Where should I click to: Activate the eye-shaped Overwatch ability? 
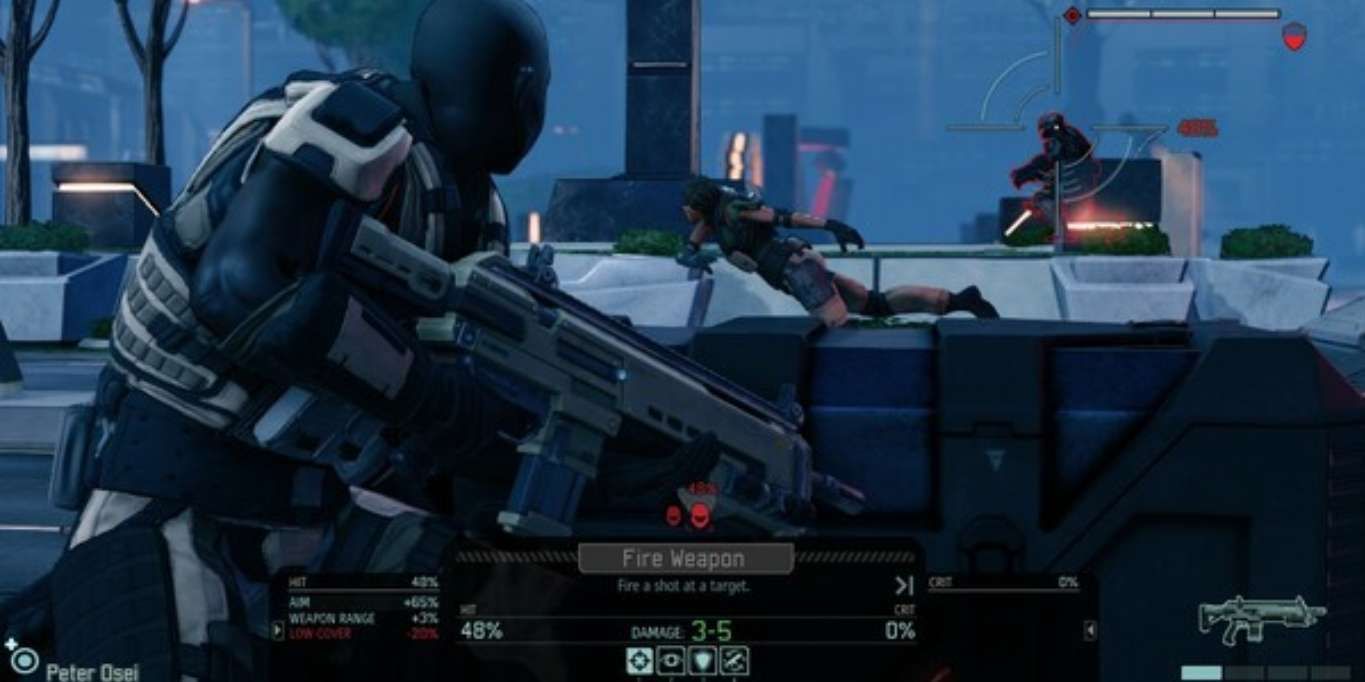pyautogui.click(x=671, y=660)
